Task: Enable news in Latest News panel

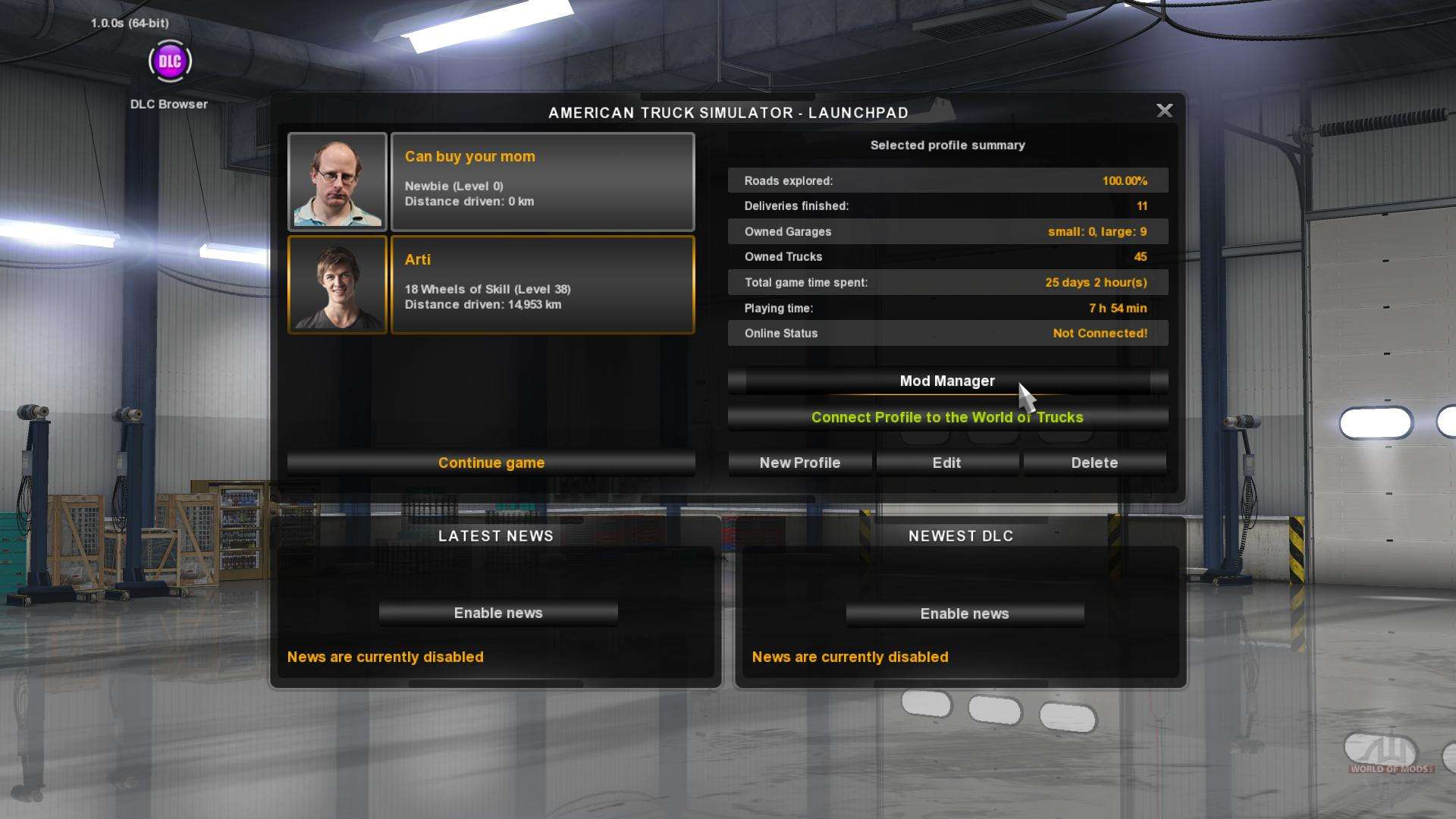Action: 498,613
